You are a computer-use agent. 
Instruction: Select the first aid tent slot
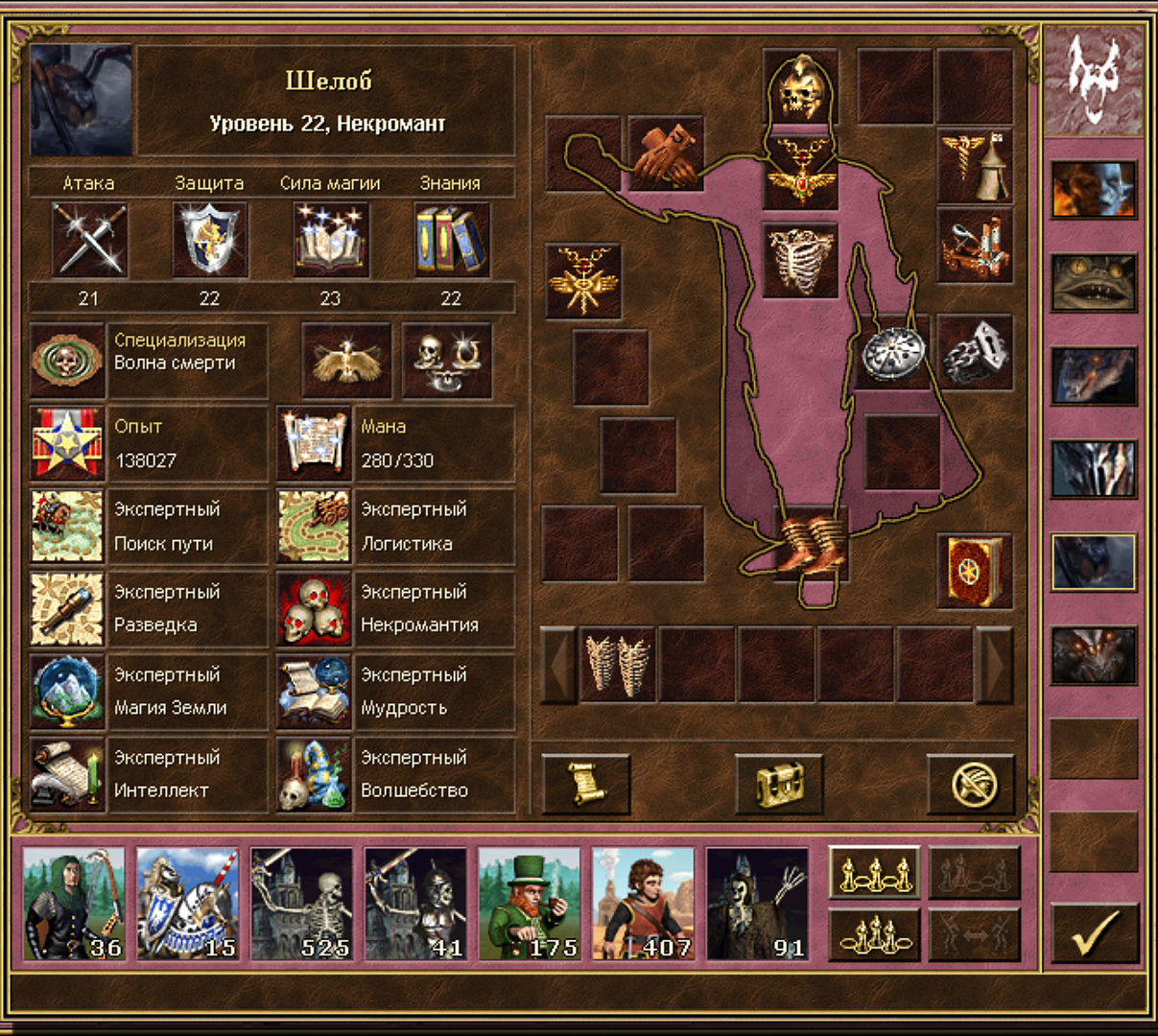(x=975, y=166)
